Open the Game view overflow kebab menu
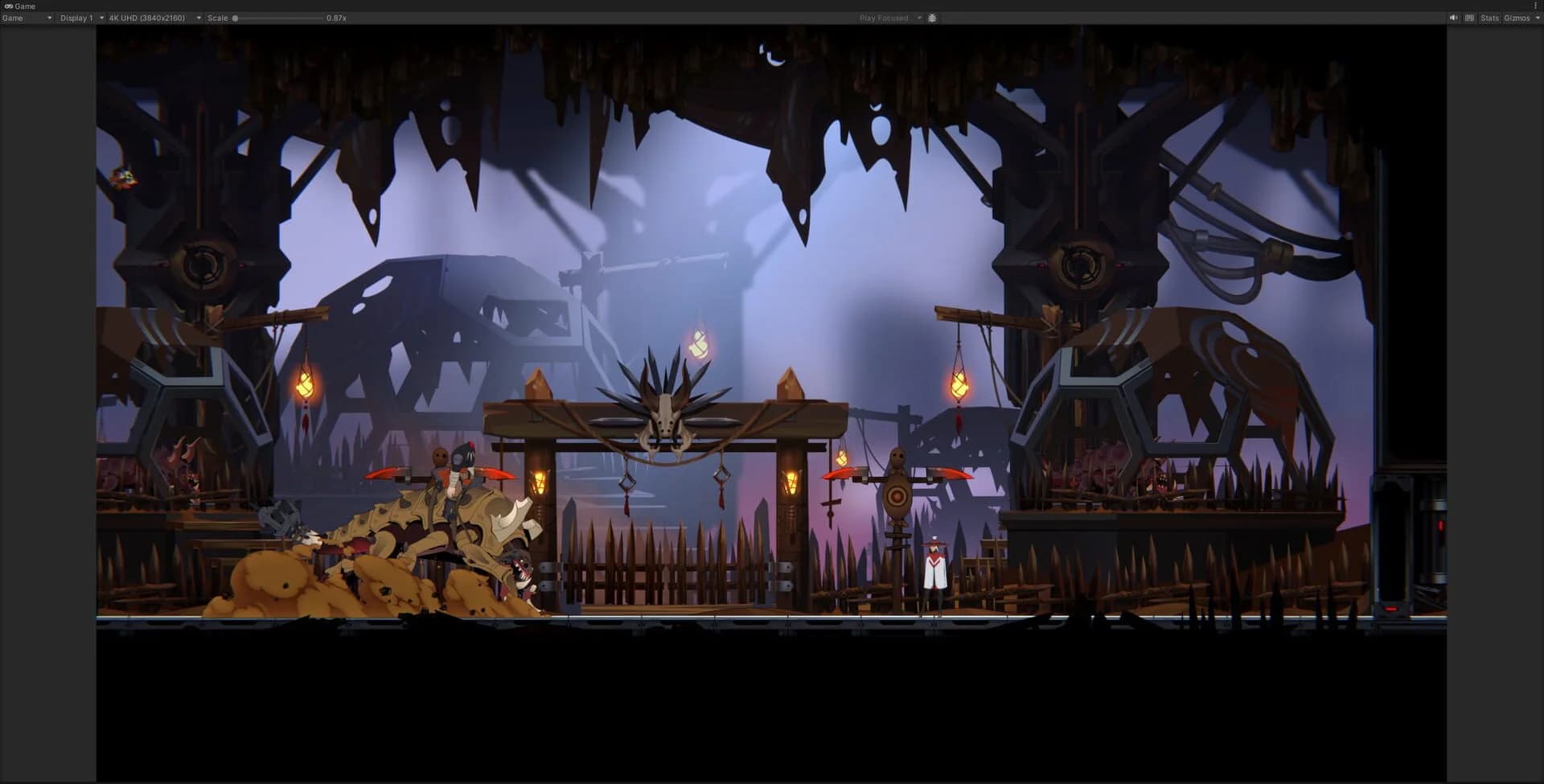The image size is (1544, 784). point(1538,6)
